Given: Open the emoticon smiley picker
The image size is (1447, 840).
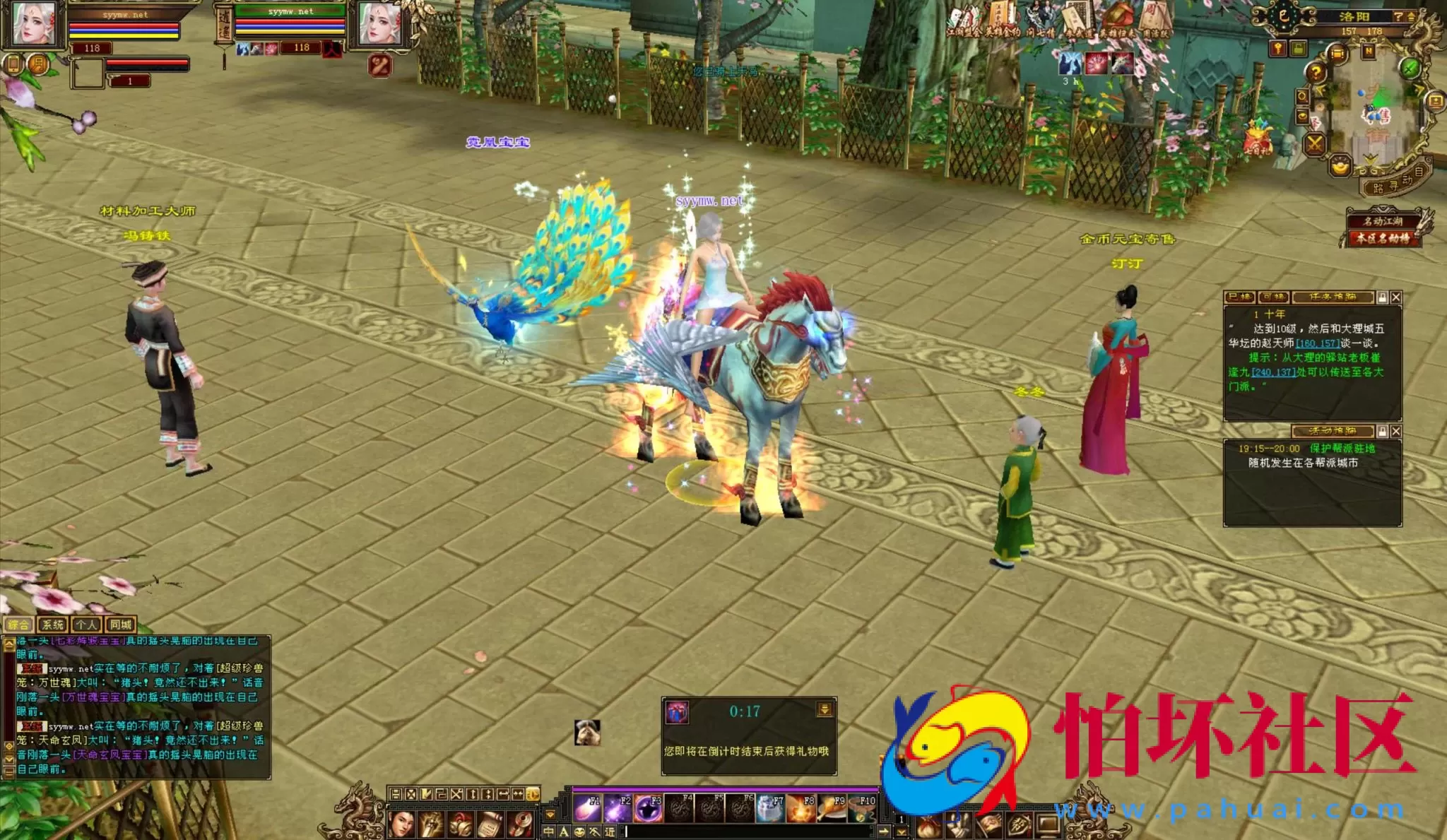Looking at the screenshot, I should (579, 832).
